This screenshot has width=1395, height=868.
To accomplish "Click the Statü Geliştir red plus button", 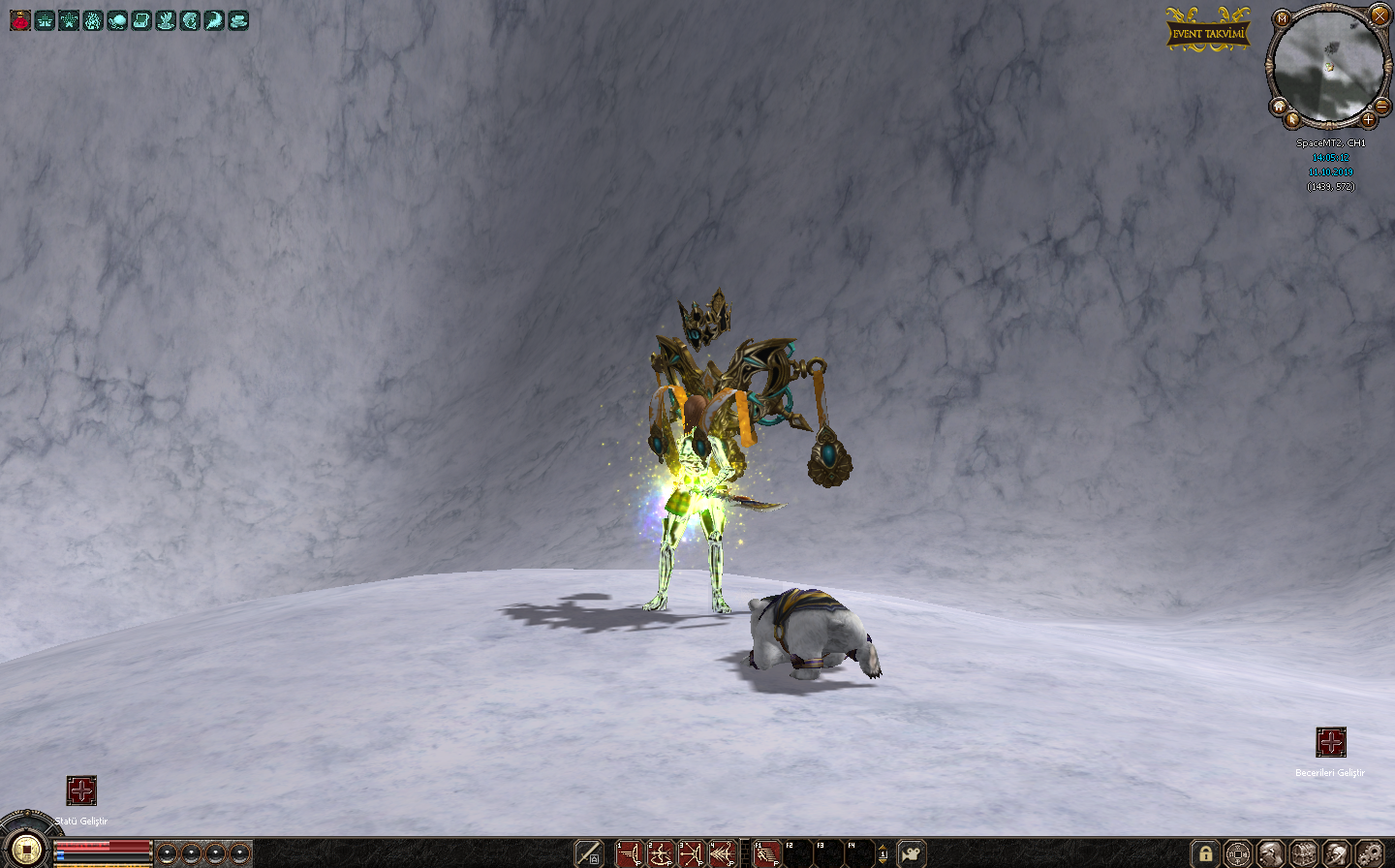I will 81,790.
